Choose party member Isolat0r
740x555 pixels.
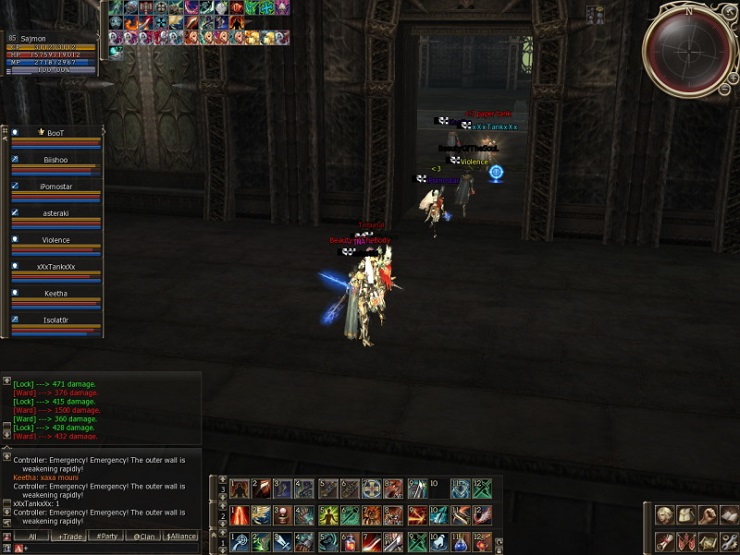pos(56,320)
